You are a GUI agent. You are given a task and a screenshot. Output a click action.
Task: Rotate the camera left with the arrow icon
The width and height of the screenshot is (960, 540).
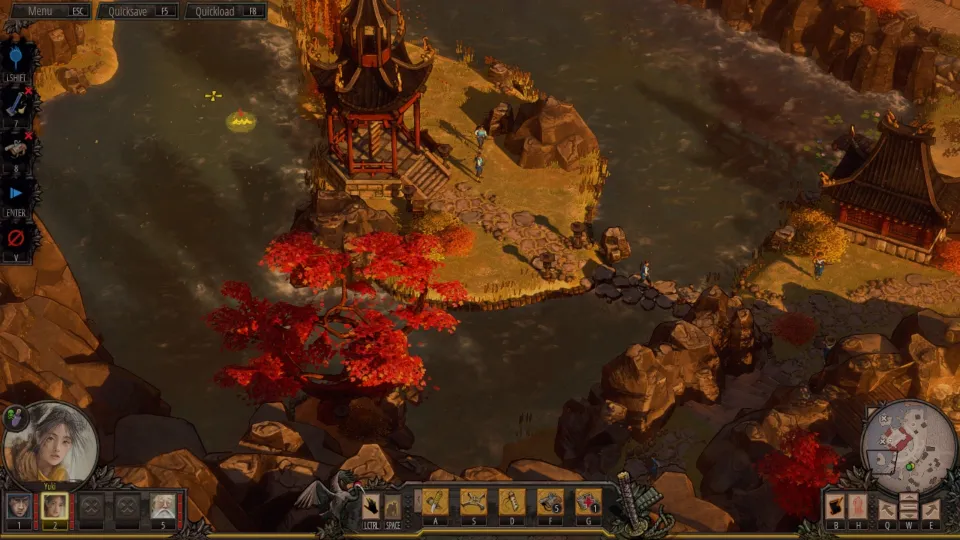click(x=886, y=508)
